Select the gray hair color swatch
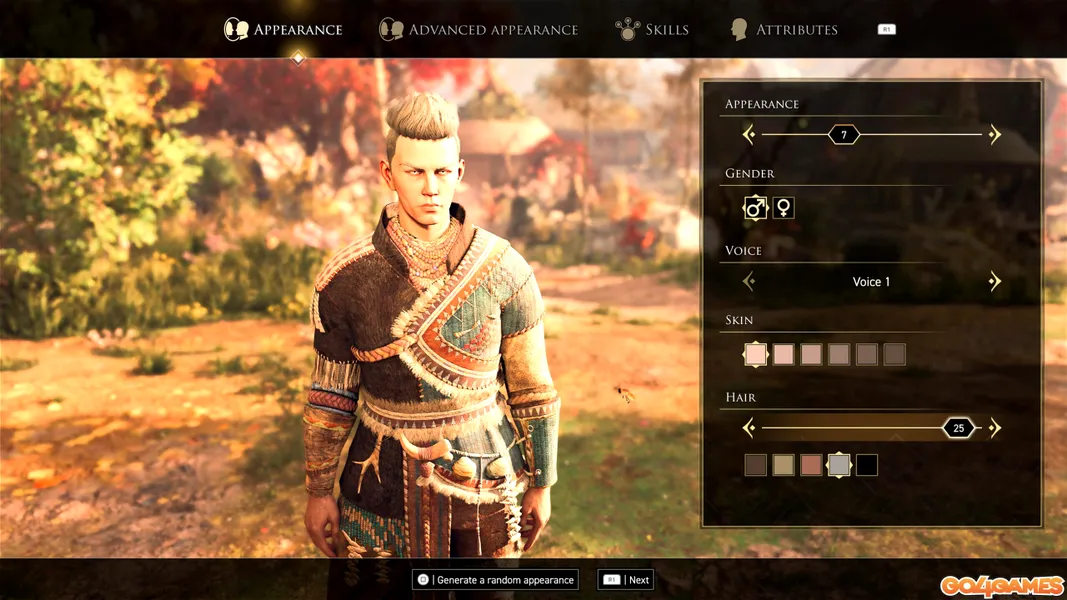Screen dimensions: 1067x600 pos(839,465)
